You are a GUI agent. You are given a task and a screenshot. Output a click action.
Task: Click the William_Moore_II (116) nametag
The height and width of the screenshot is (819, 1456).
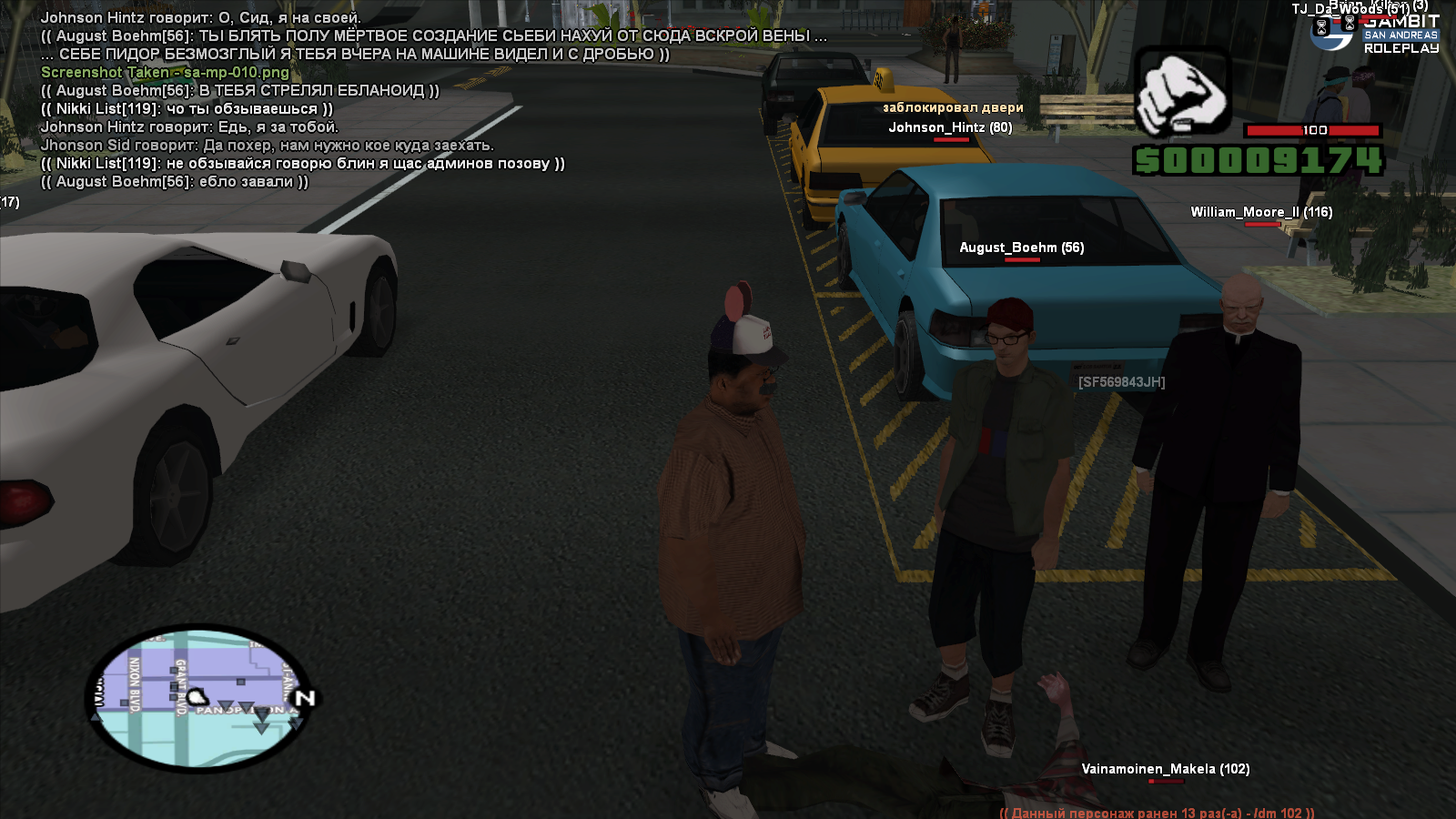(x=1261, y=212)
